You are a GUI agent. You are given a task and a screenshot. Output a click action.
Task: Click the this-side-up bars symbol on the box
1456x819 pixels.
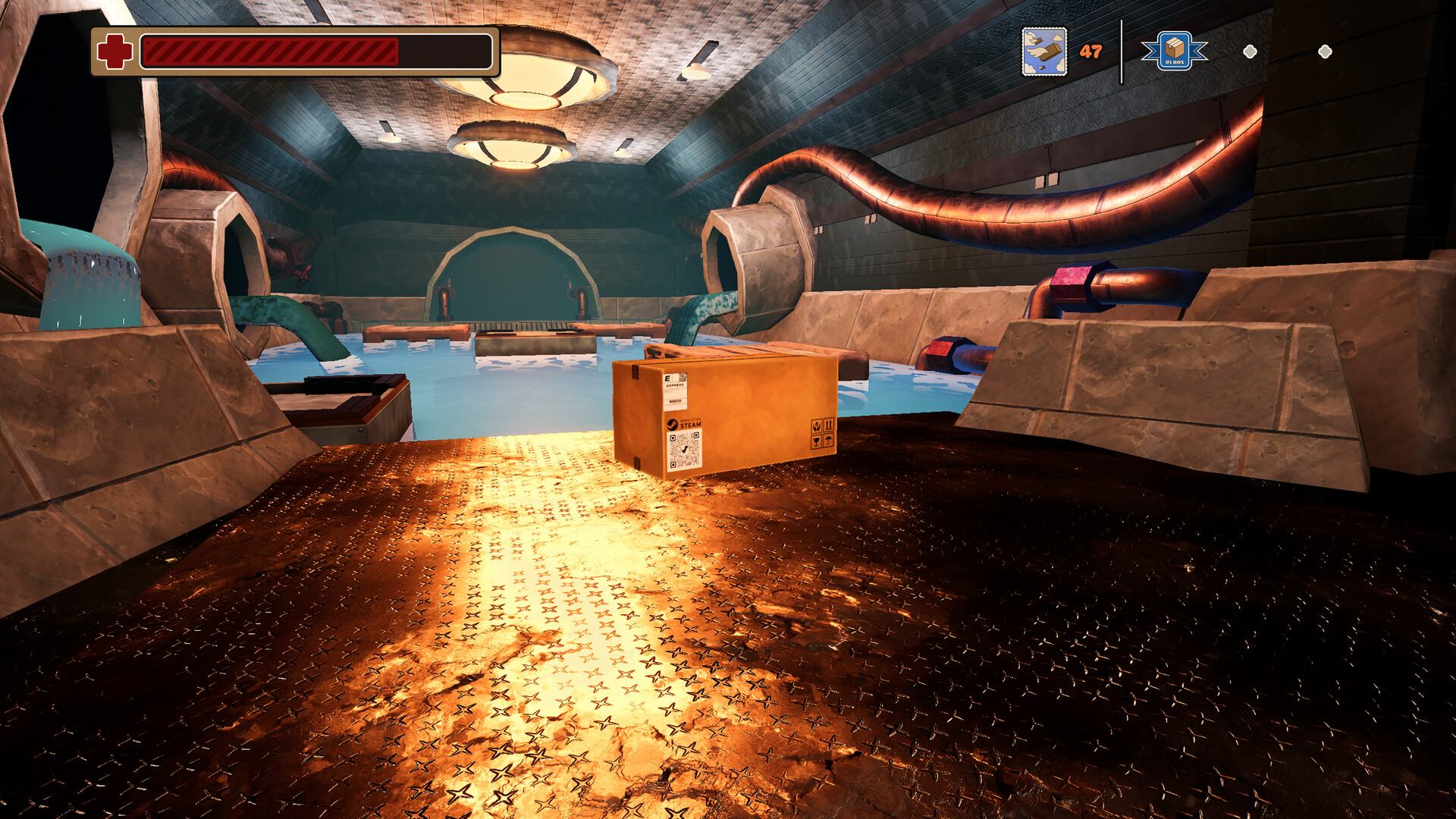click(829, 425)
